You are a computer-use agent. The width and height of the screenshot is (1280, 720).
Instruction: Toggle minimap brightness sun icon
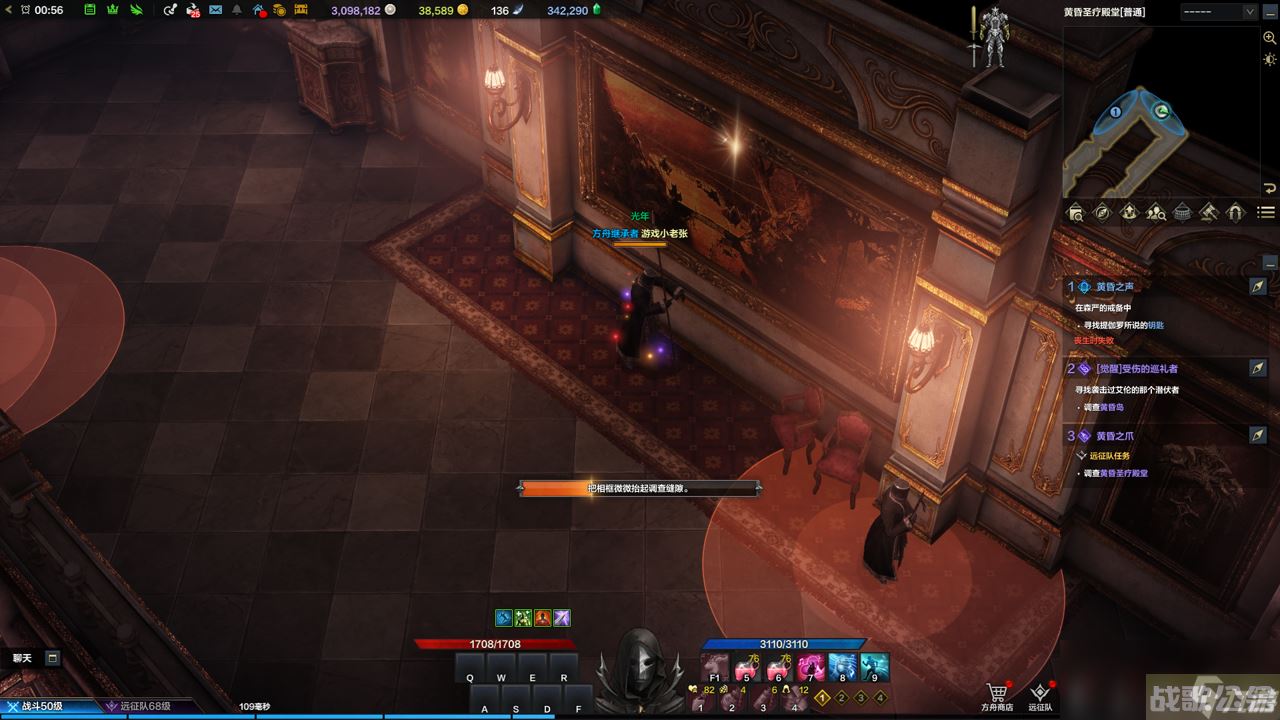tap(1269, 60)
